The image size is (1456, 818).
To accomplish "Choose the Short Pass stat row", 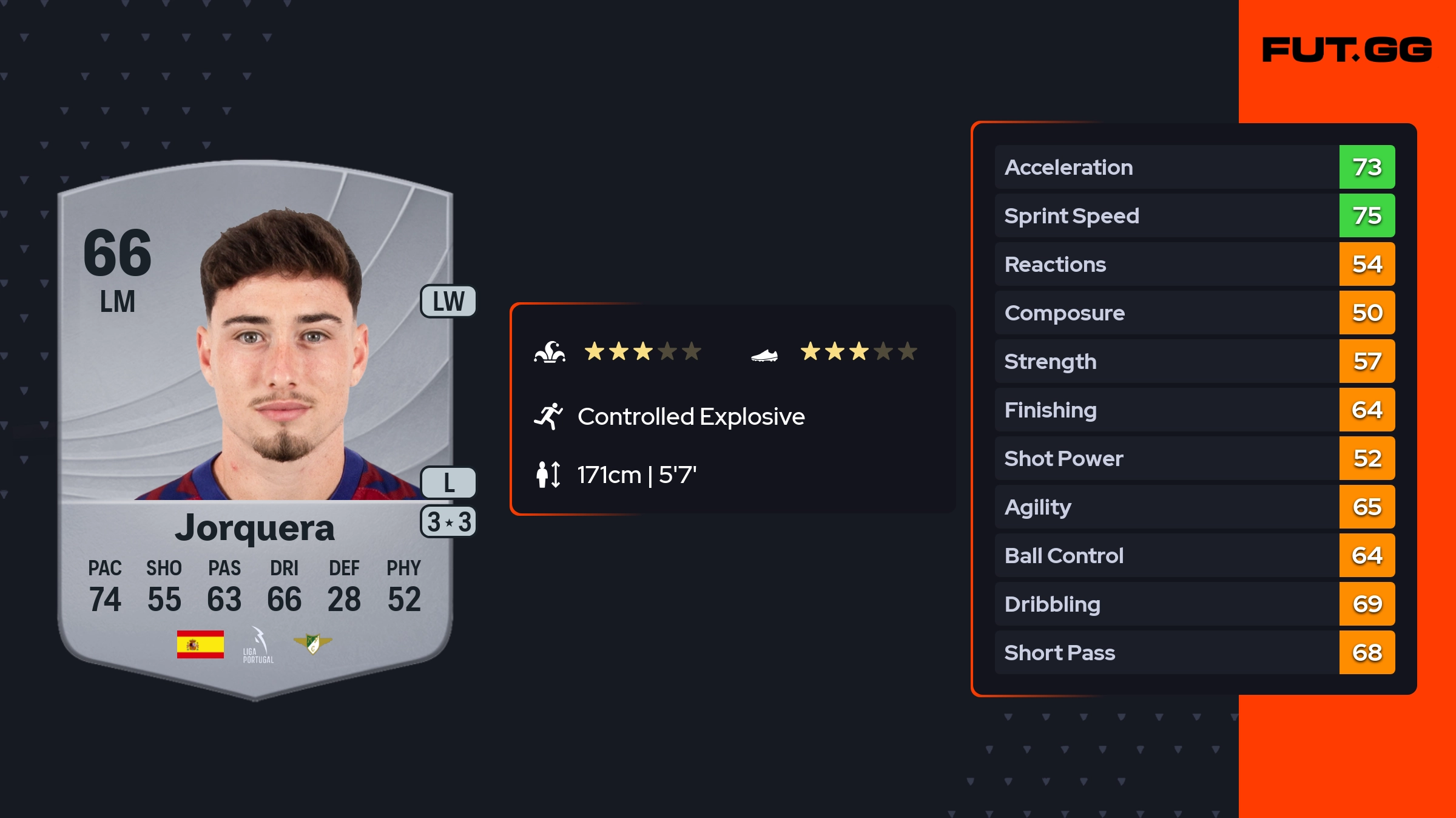I will click(1194, 652).
